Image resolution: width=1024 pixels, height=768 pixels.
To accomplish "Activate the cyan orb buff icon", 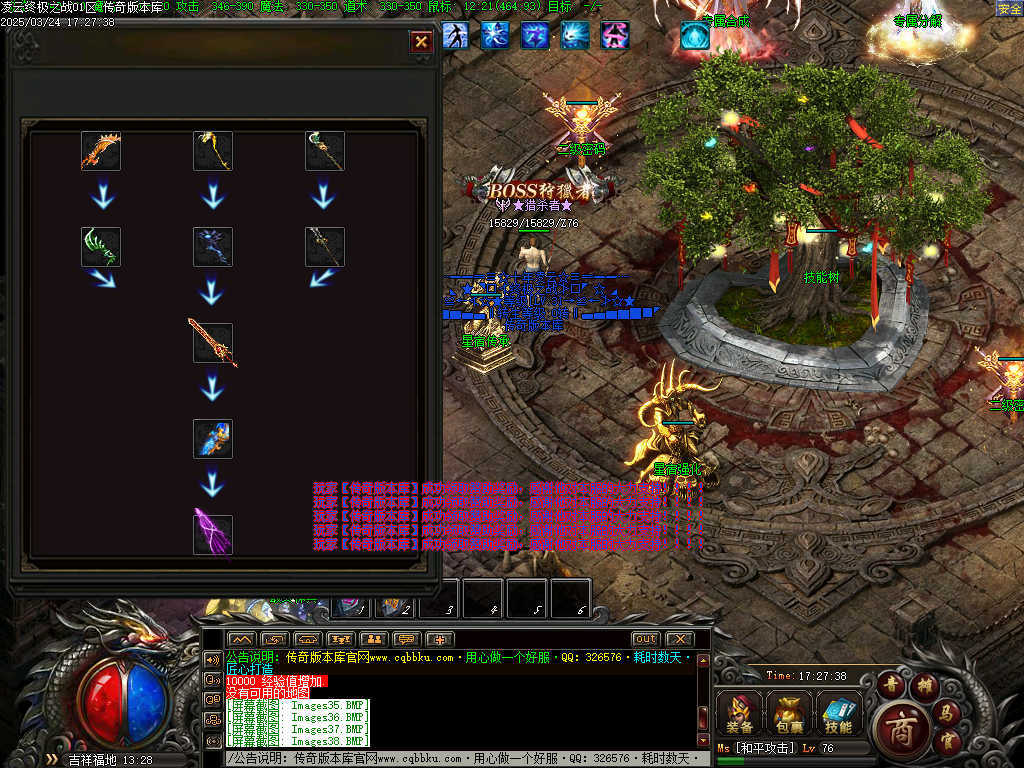I will pyautogui.click(x=695, y=36).
